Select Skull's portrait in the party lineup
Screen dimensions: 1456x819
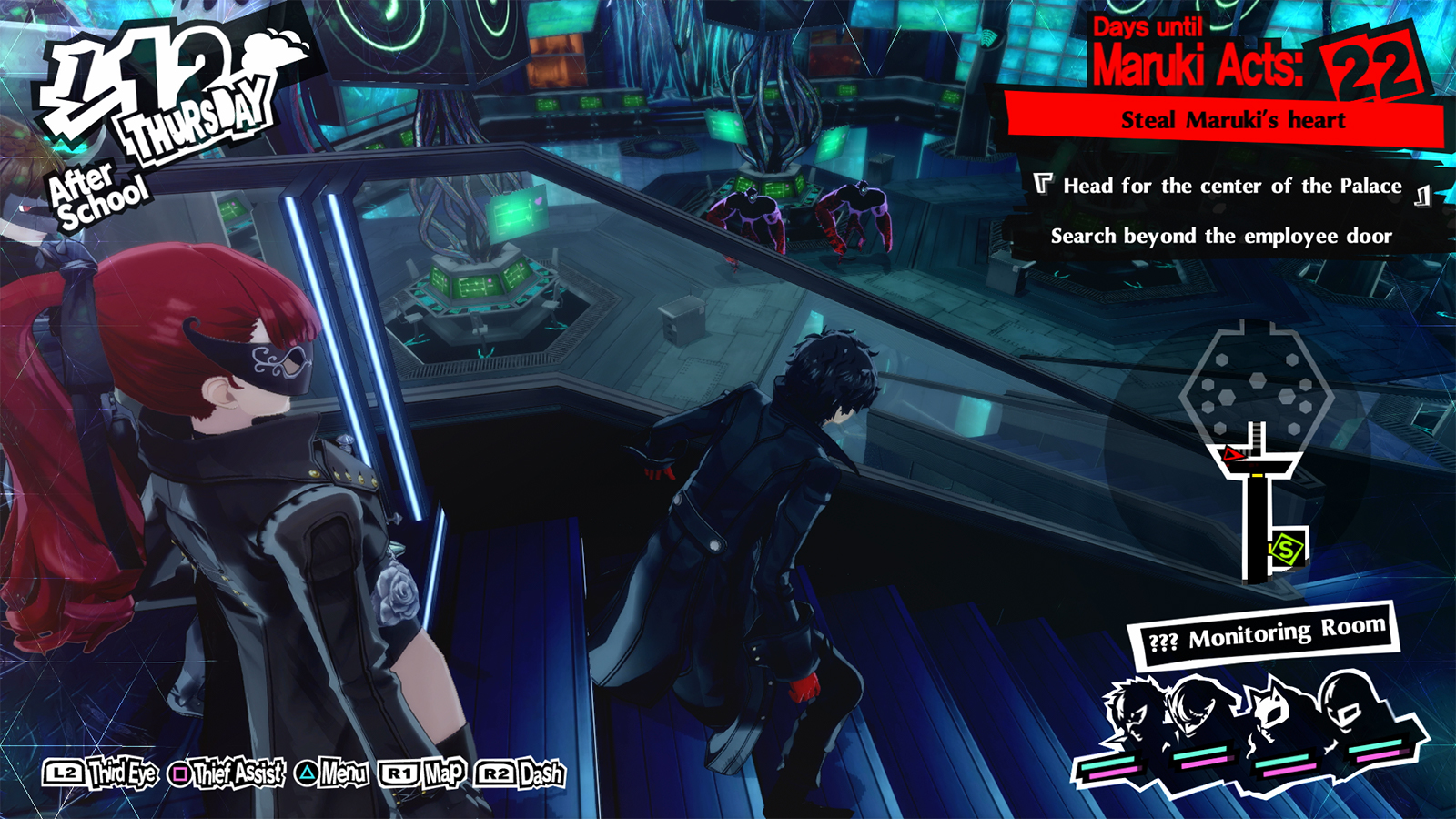point(1131,713)
